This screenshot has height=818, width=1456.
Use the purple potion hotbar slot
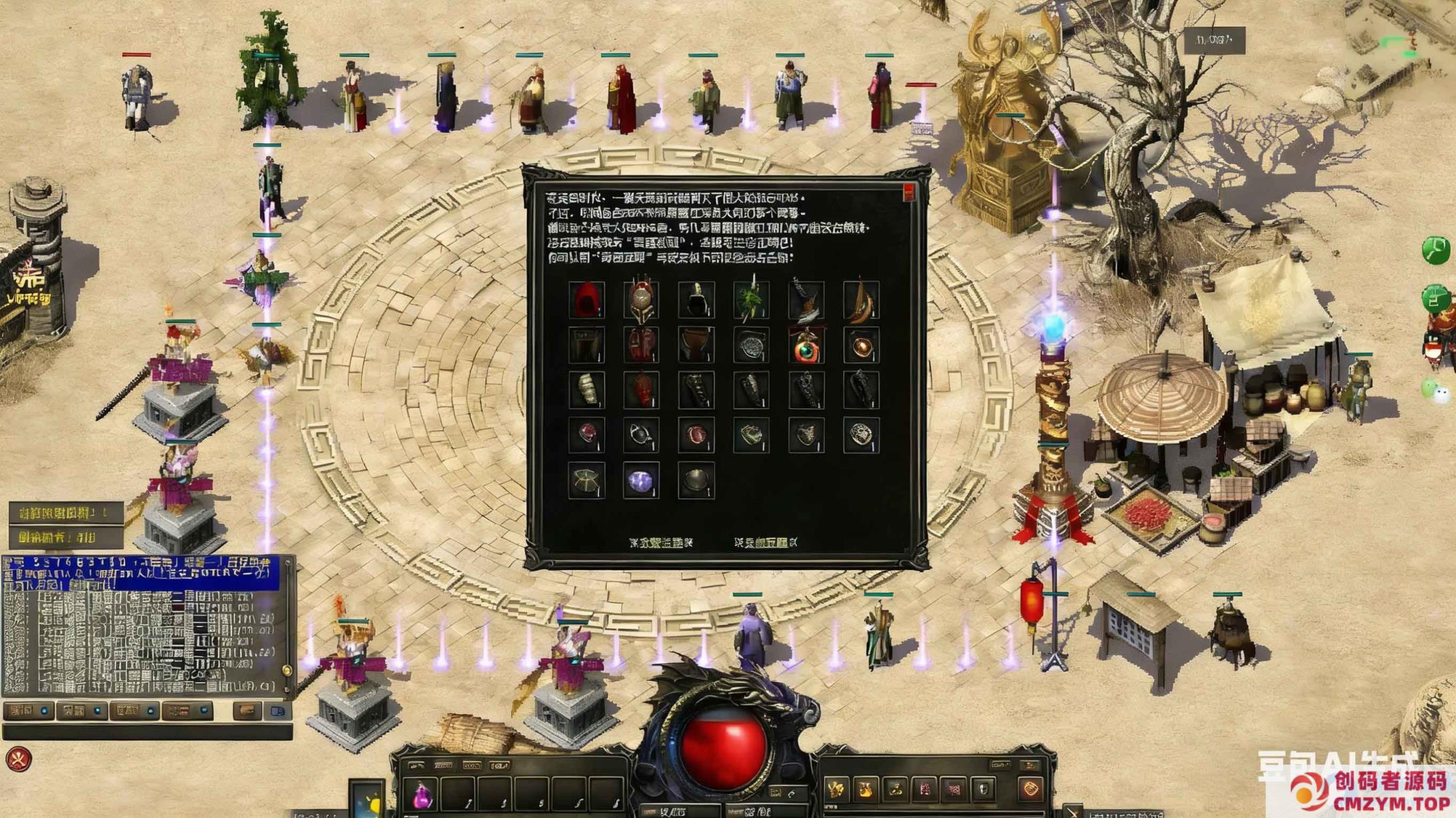[x=422, y=796]
